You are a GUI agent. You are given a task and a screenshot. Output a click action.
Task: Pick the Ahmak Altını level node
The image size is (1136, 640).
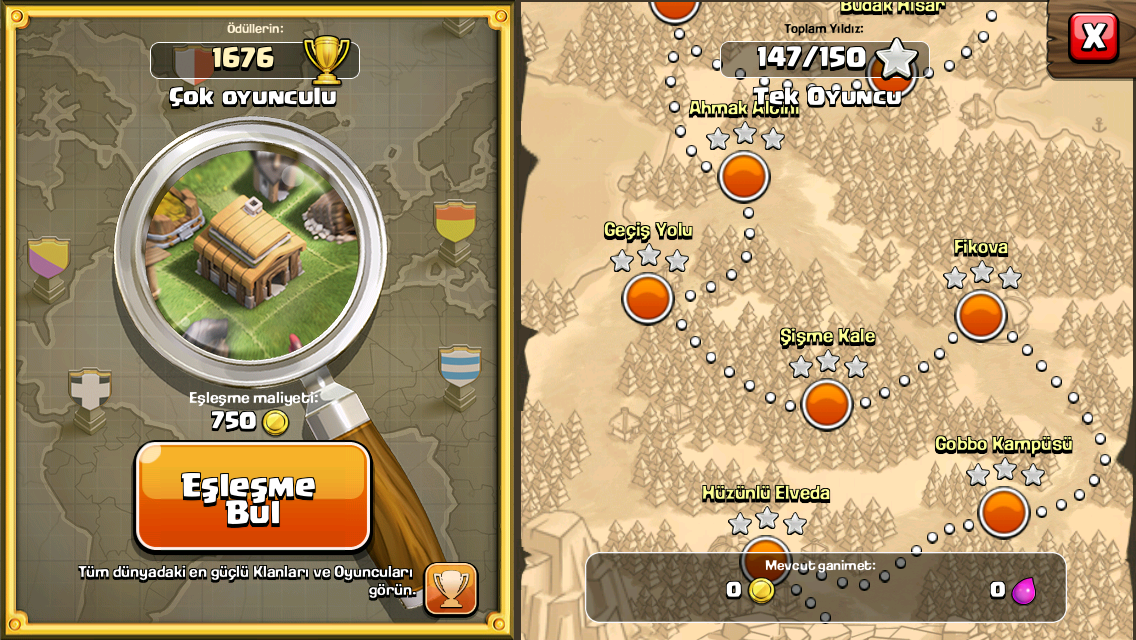744,176
